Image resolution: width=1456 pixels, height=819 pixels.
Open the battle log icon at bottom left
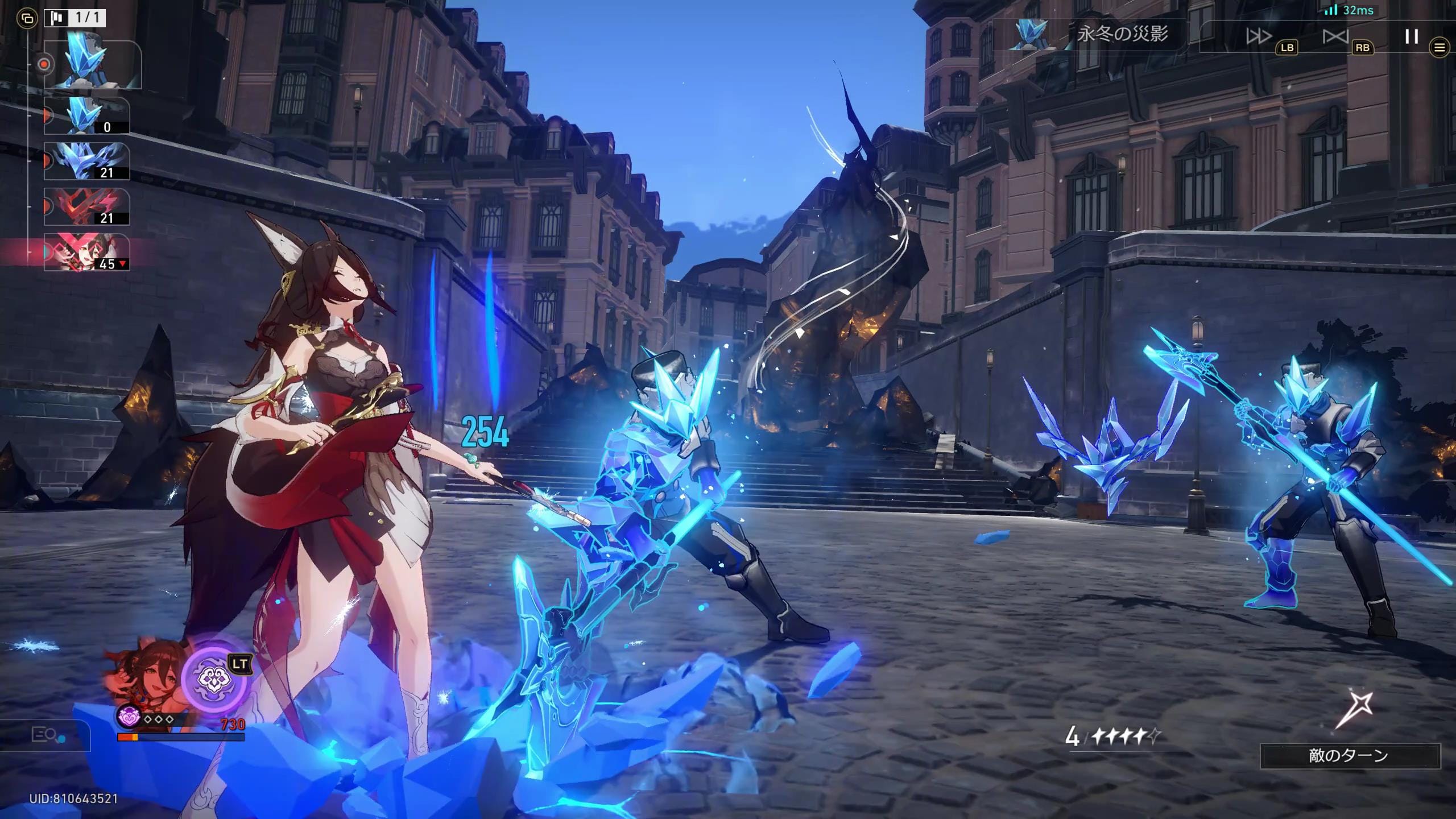tap(44, 735)
